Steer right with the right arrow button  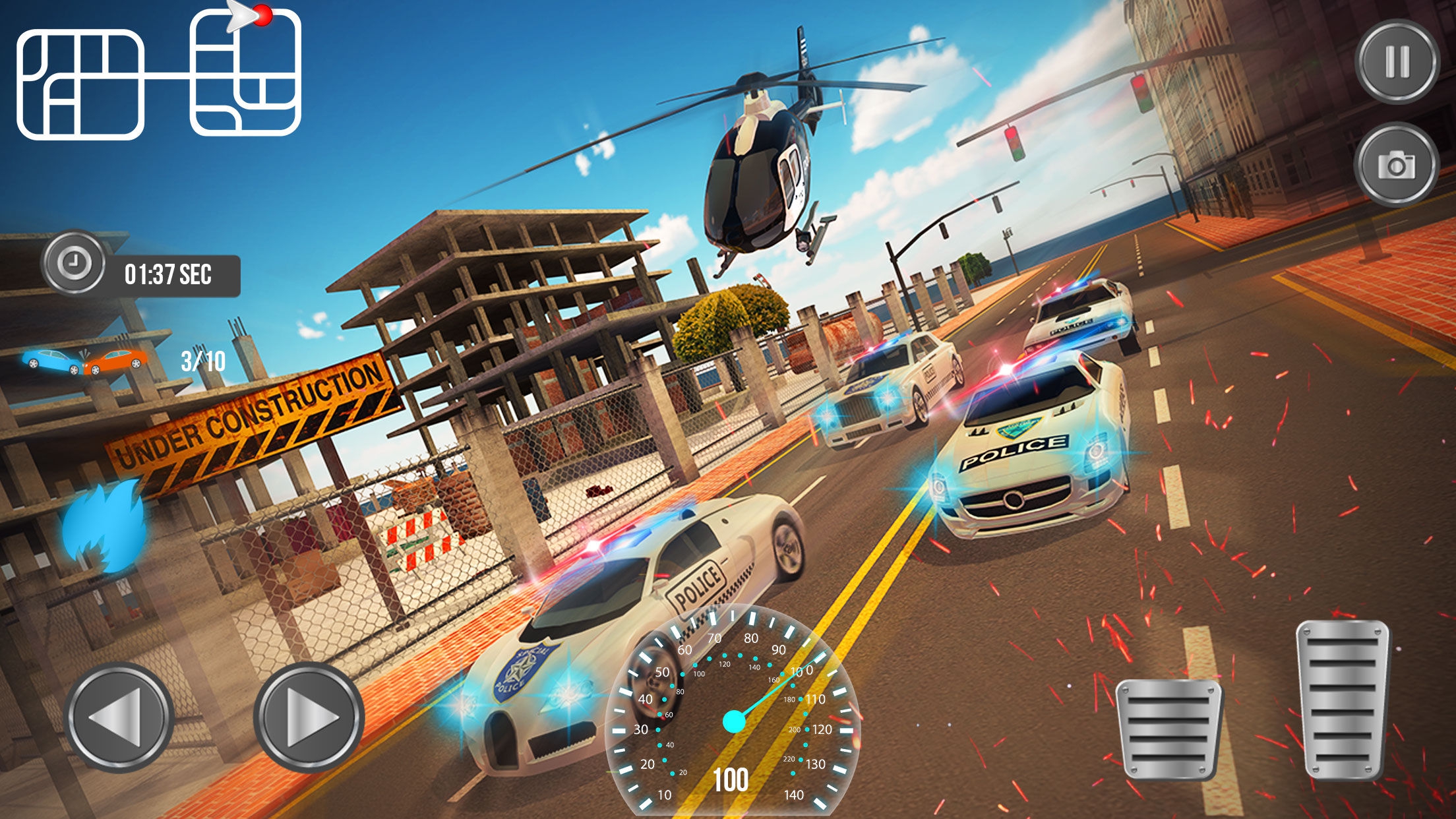tap(309, 717)
